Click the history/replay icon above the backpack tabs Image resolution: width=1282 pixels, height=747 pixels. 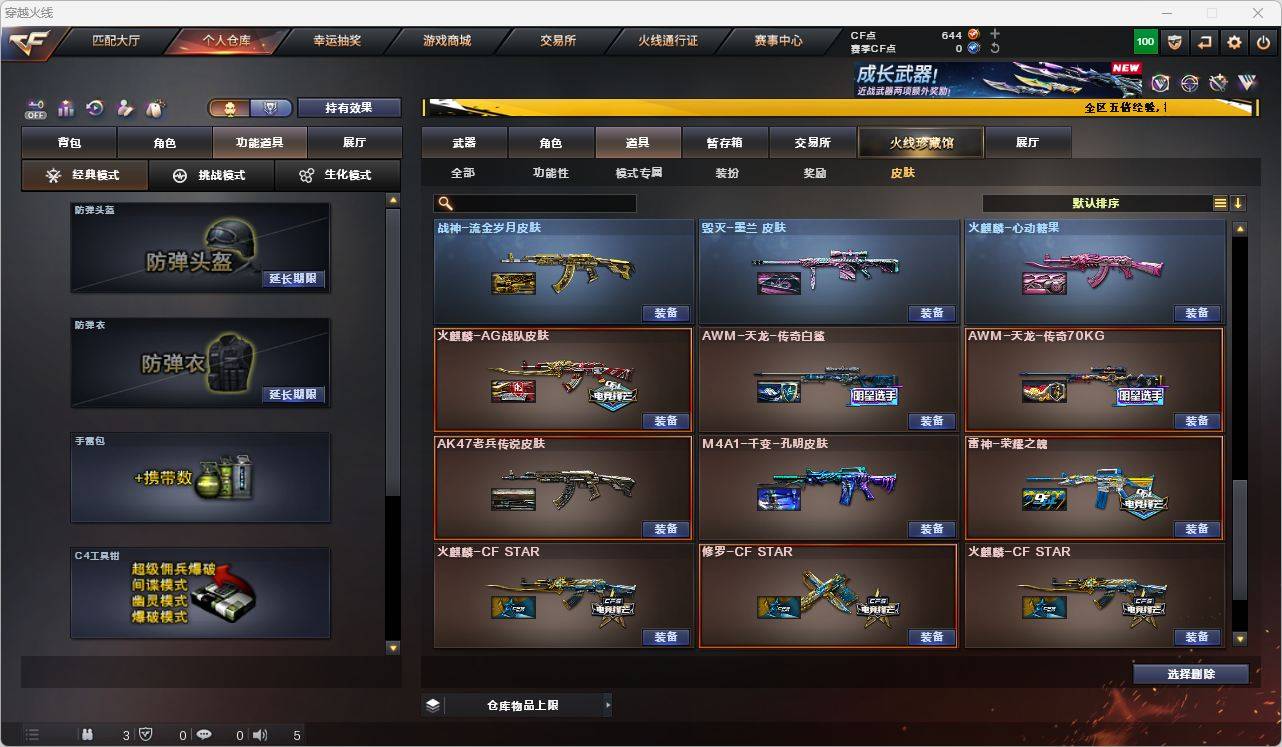click(x=93, y=106)
